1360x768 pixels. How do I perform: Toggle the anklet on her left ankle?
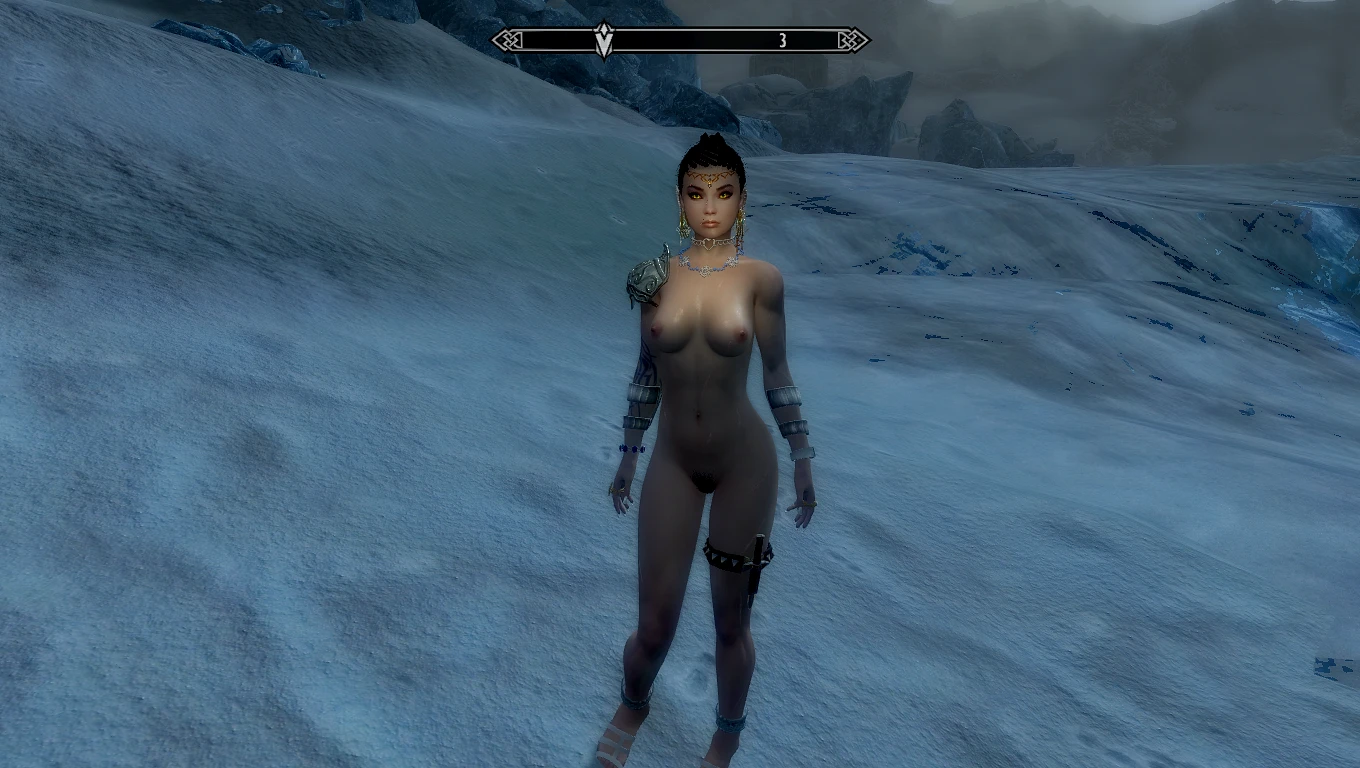tap(731, 721)
